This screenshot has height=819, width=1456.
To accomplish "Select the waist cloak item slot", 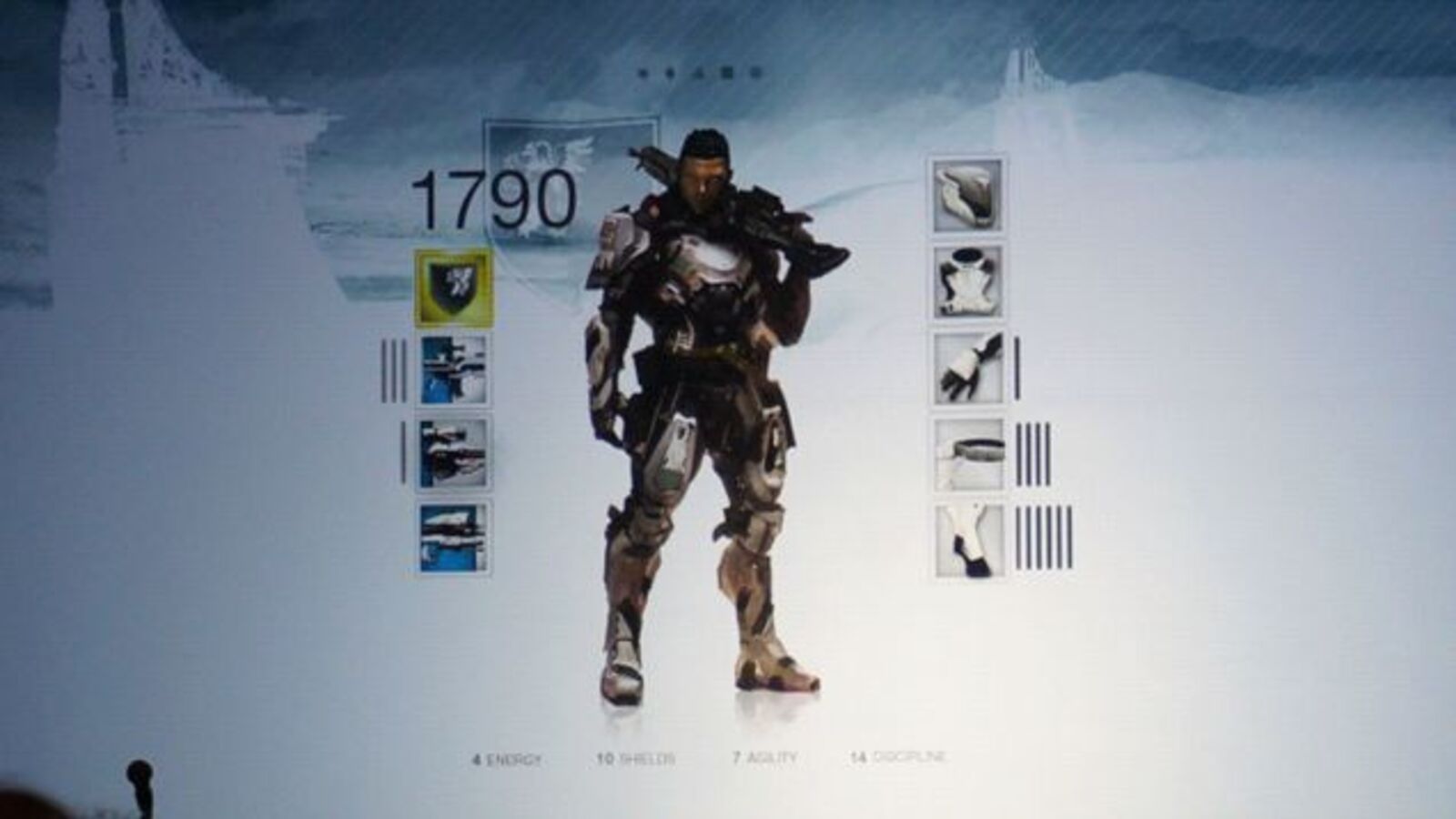I will pos(966,452).
